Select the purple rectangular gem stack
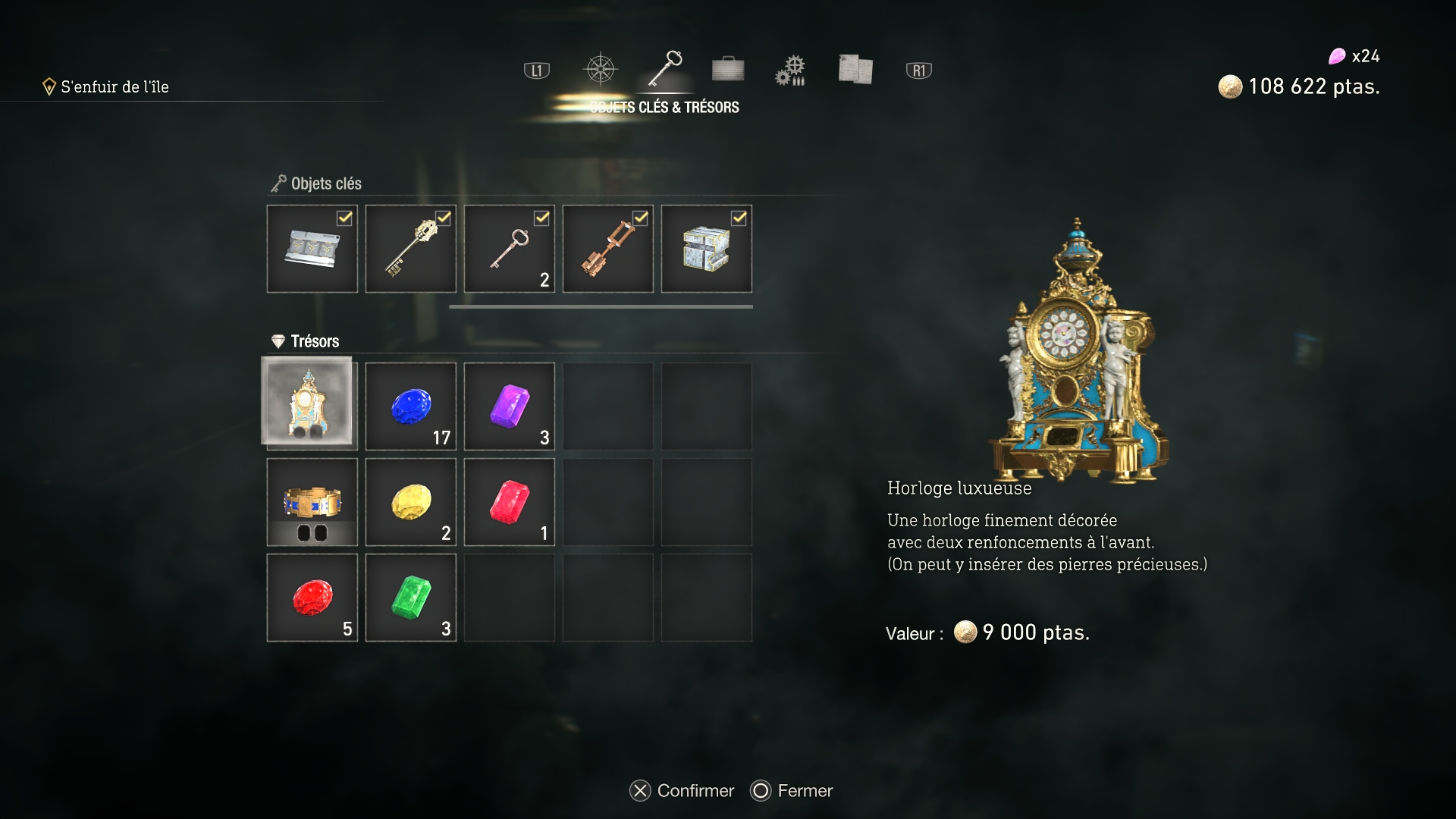 pos(509,406)
